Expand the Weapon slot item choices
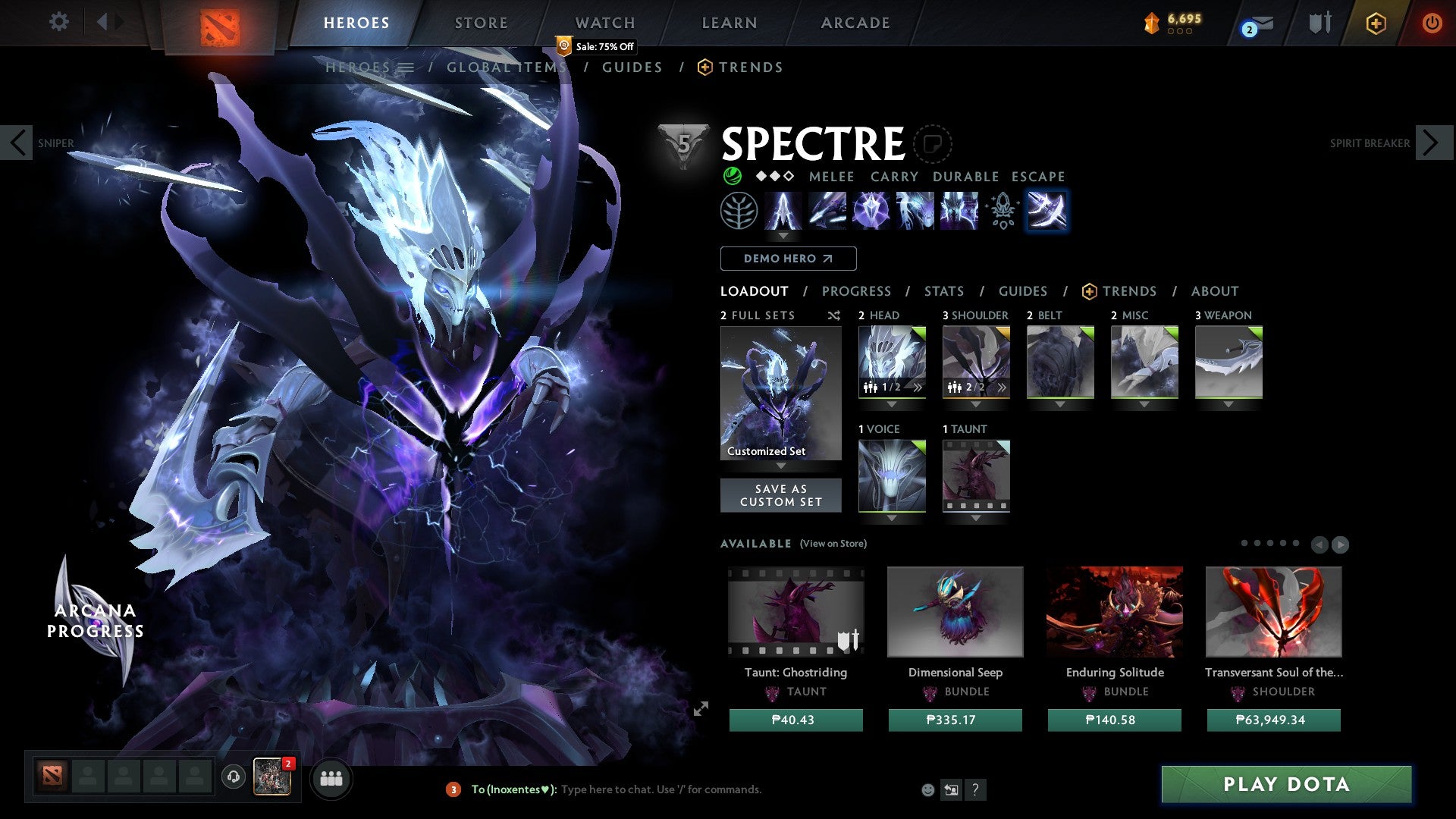The image size is (1456, 819). pyautogui.click(x=1229, y=404)
